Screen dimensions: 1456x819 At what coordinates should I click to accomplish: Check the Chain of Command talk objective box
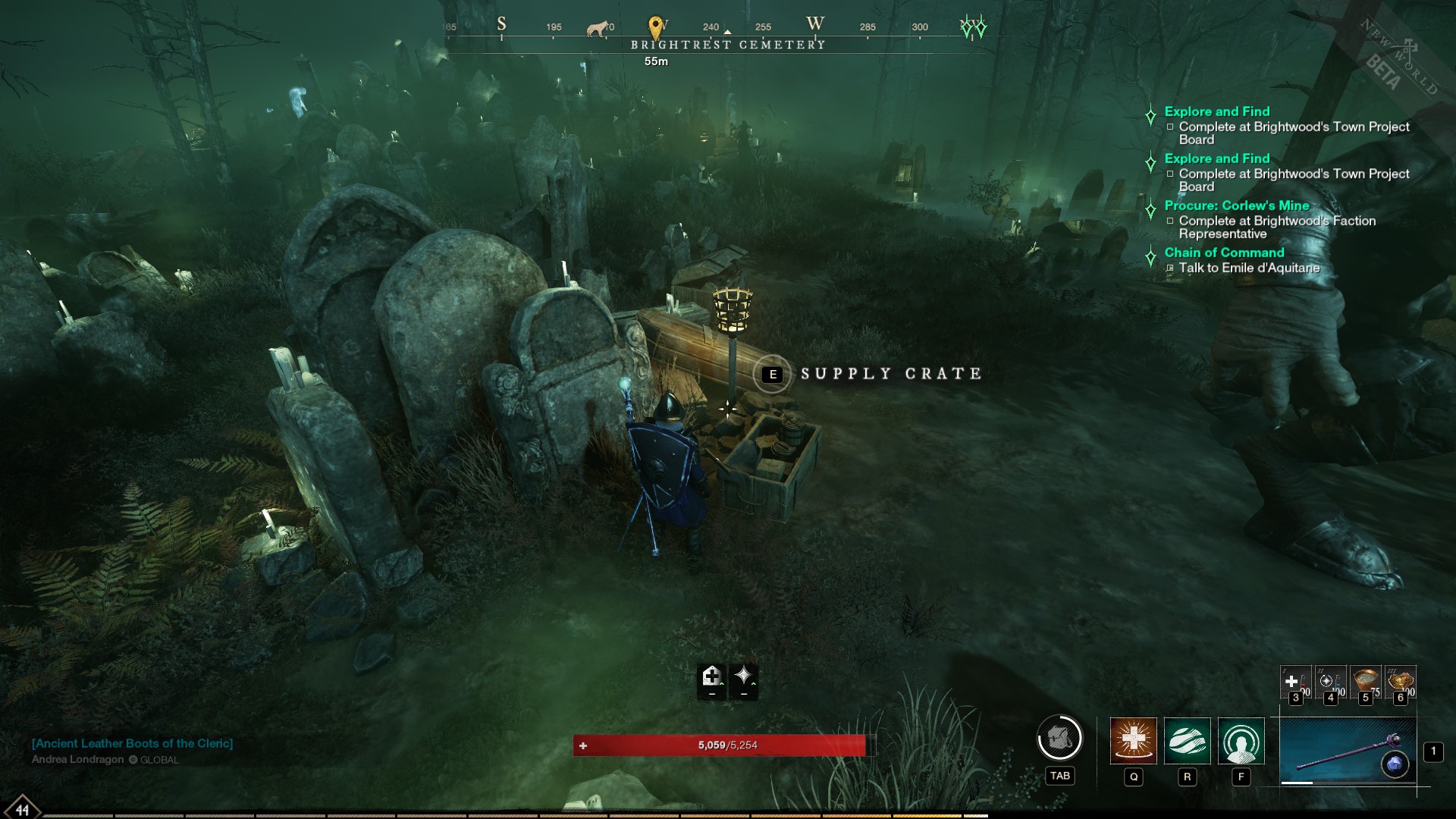[x=1170, y=268]
